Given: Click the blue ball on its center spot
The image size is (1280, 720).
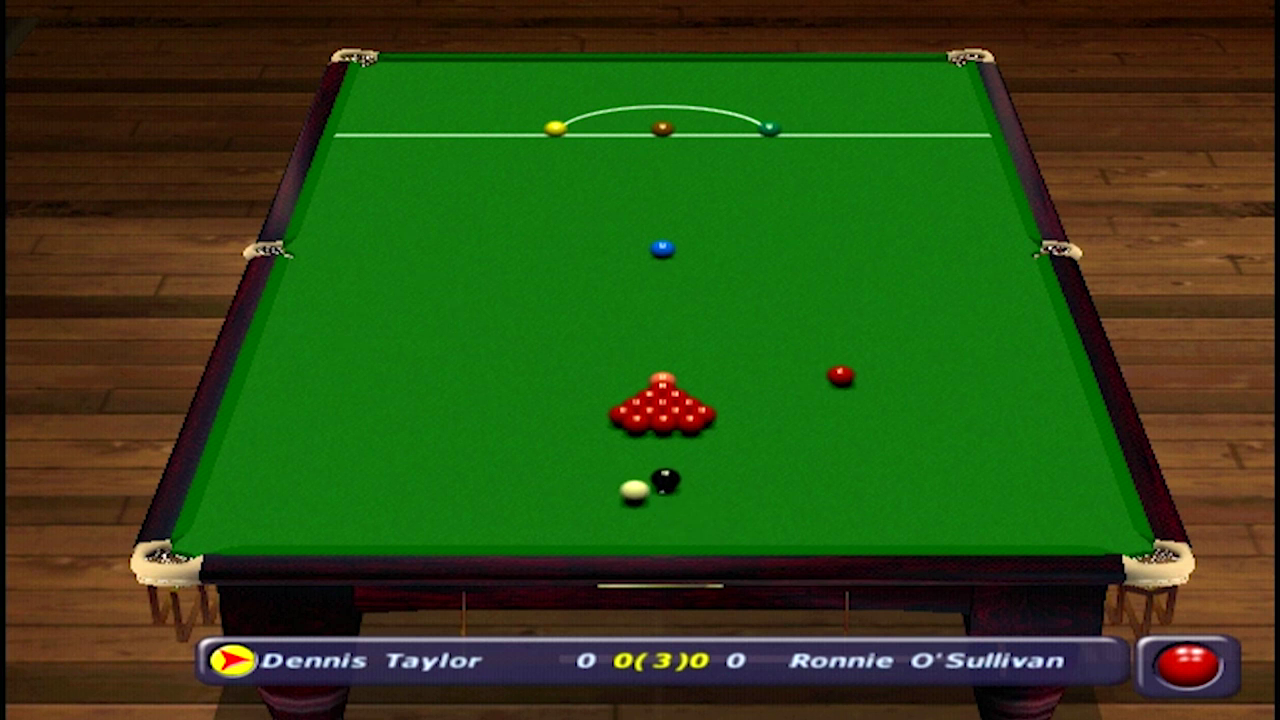Looking at the screenshot, I should pyautogui.click(x=661, y=247).
